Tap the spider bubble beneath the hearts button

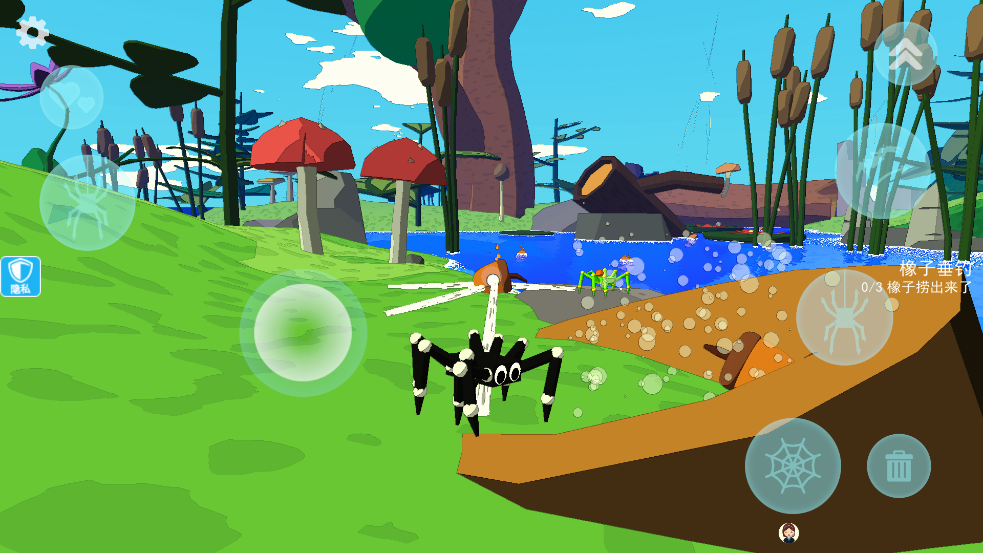coord(87,202)
